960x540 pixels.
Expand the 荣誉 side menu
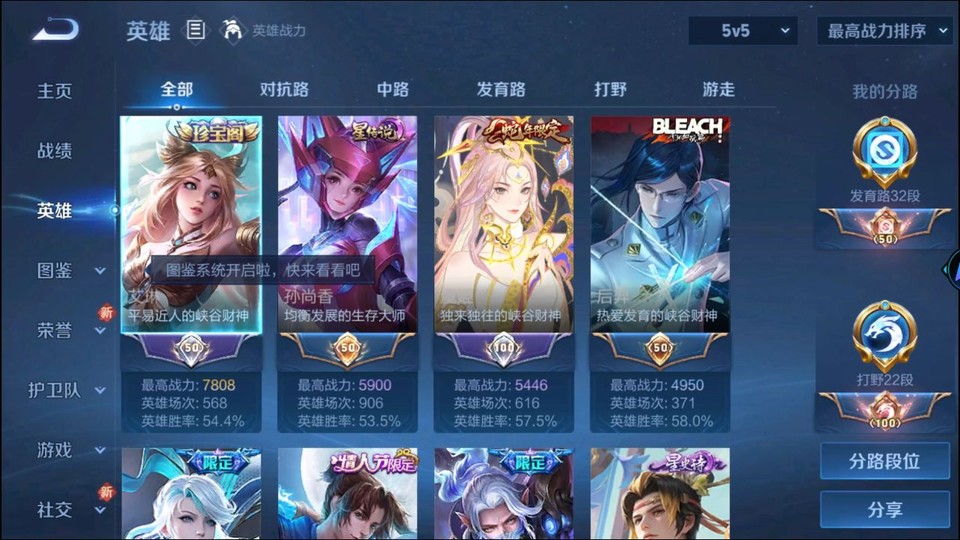(70, 330)
